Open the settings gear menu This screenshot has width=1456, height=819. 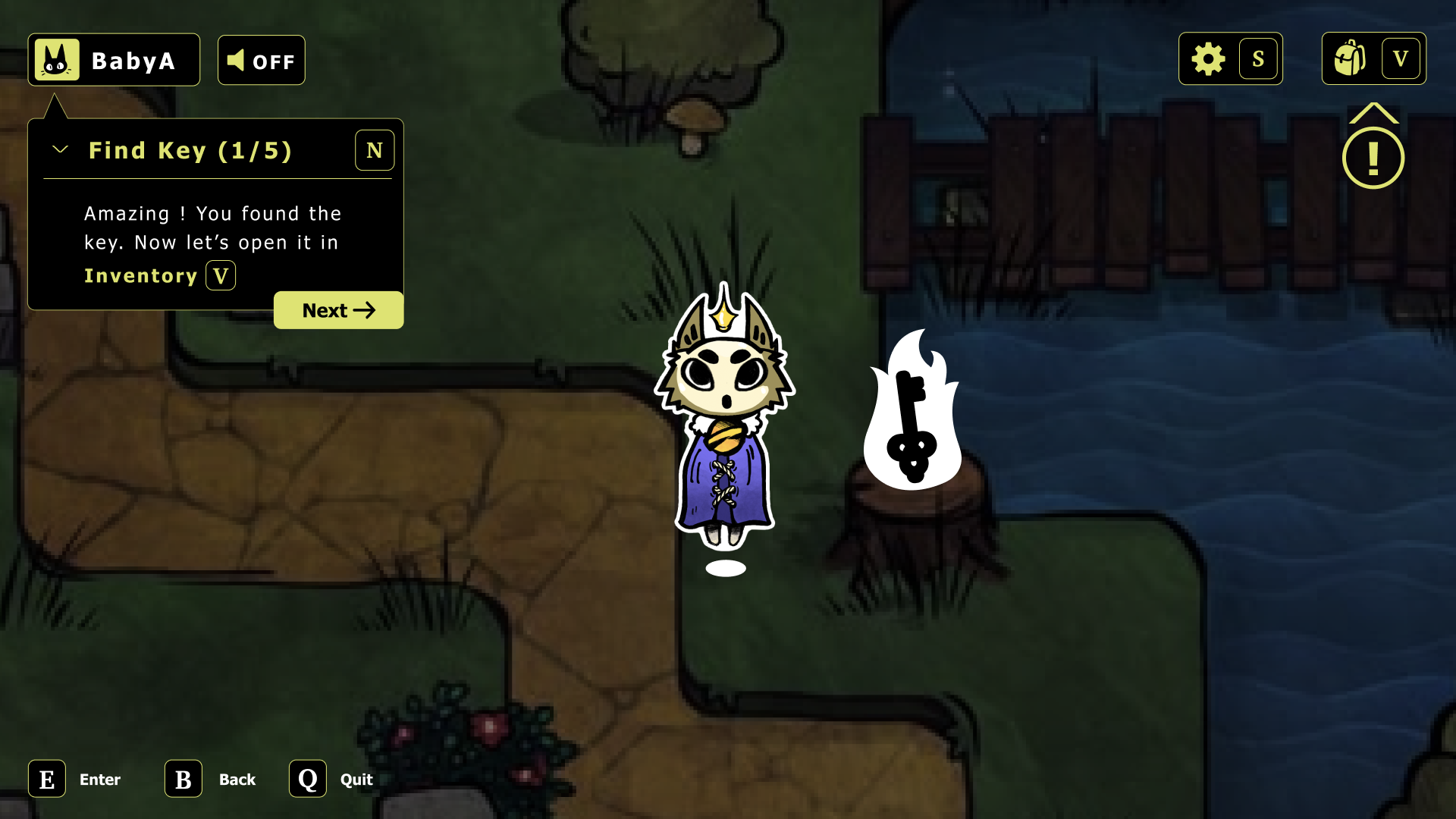point(1208,58)
